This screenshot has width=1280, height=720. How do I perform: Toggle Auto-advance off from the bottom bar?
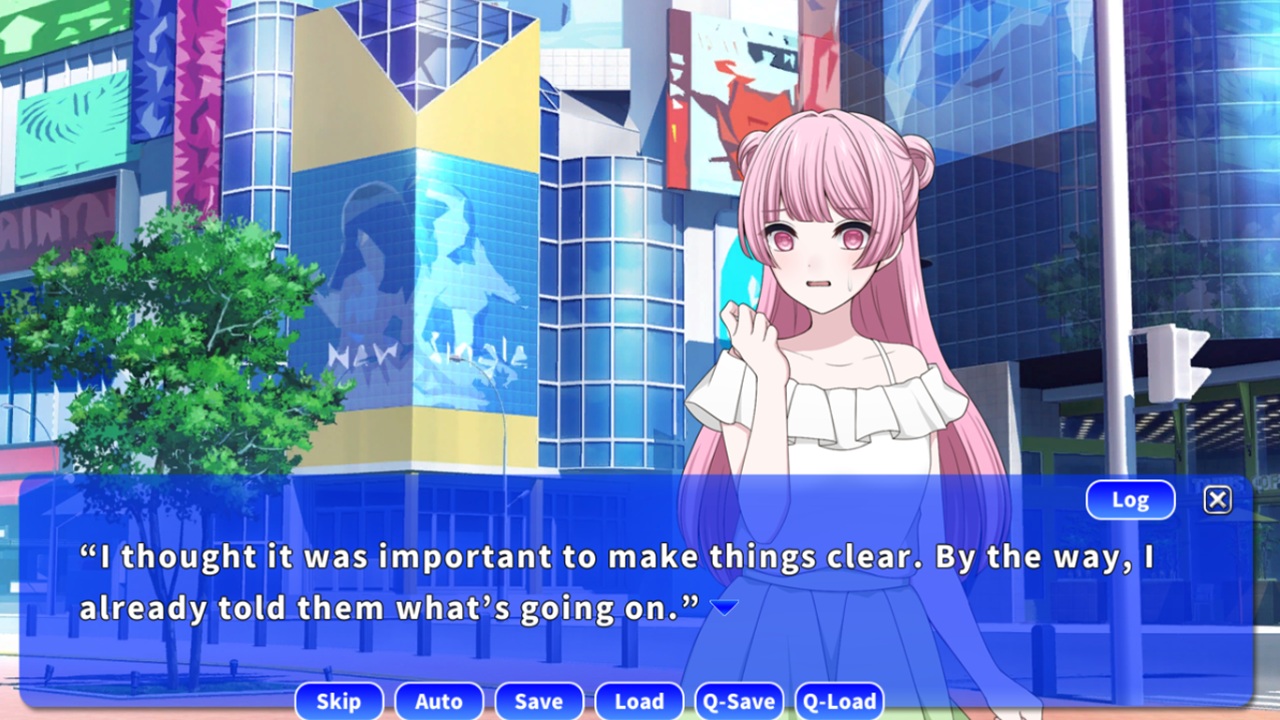click(438, 701)
